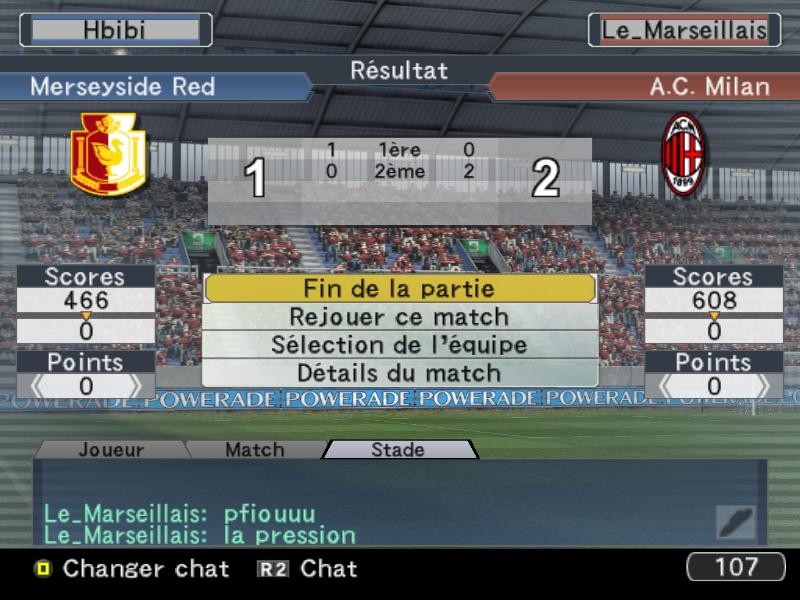Click the feather chat write icon
This screenshot has height=600, width=800.
[735, 523]
